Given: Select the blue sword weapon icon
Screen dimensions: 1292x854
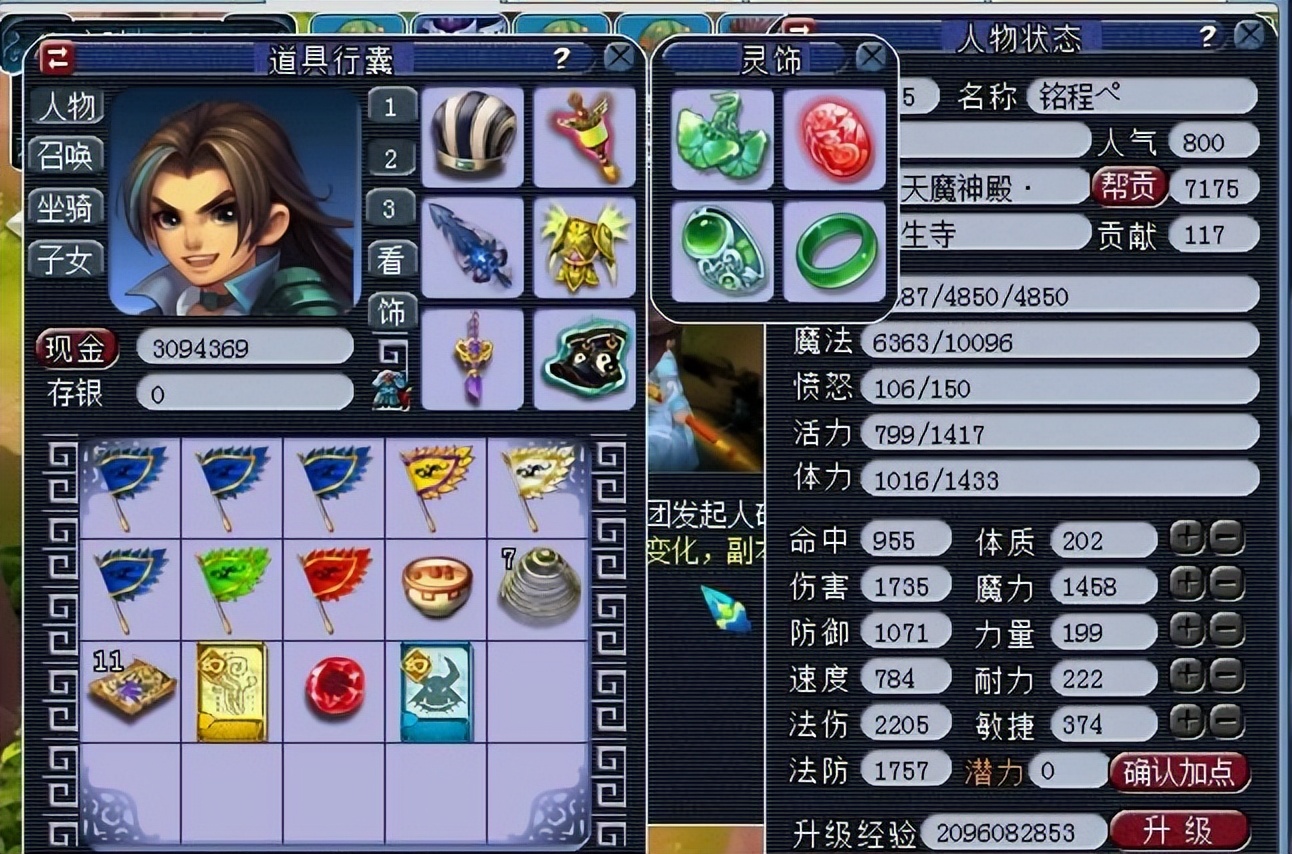Looking at the screenshot, I should 472,249.
